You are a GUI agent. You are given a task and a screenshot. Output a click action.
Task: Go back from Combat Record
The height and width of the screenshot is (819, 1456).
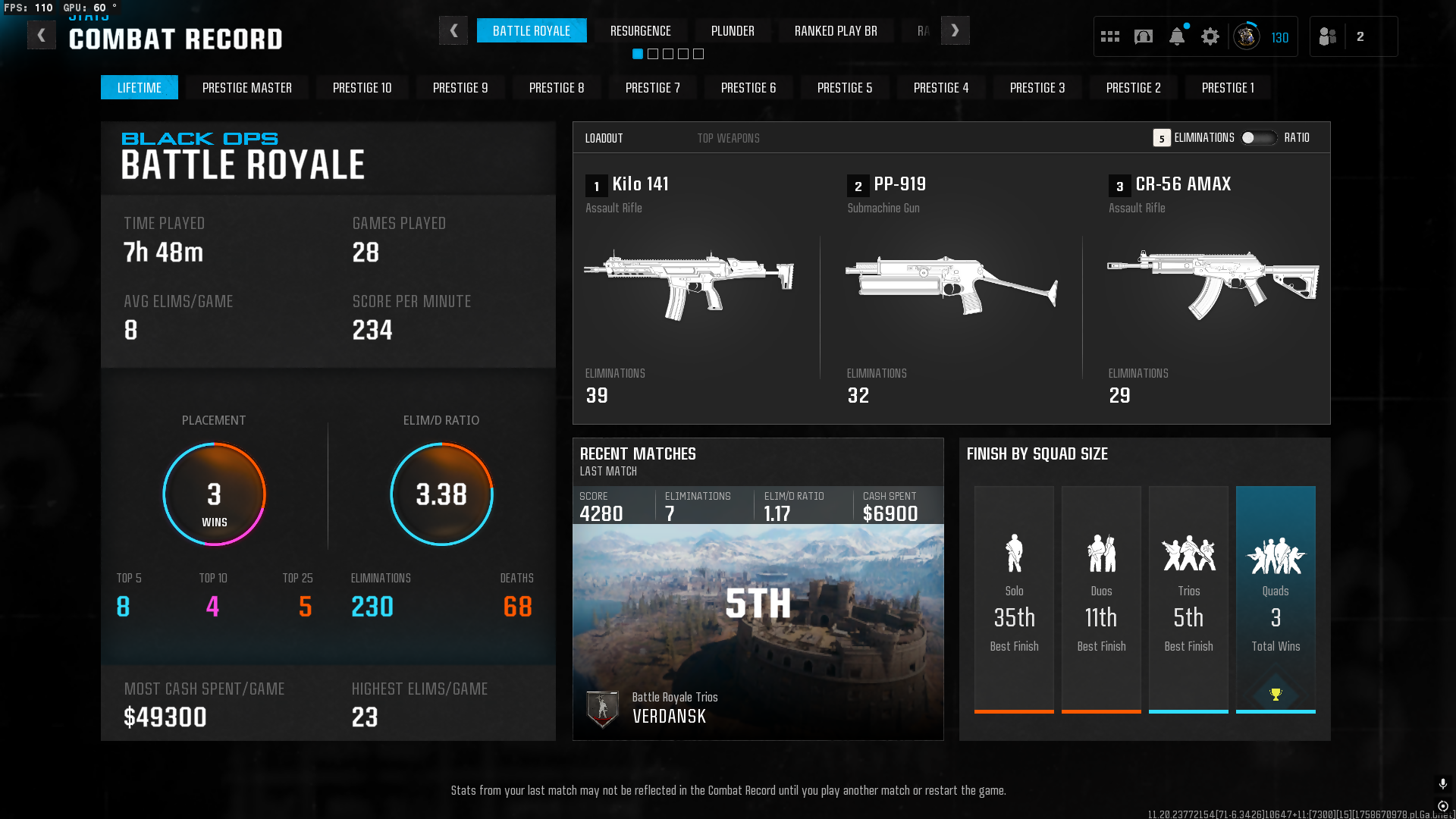coord(42,35)
